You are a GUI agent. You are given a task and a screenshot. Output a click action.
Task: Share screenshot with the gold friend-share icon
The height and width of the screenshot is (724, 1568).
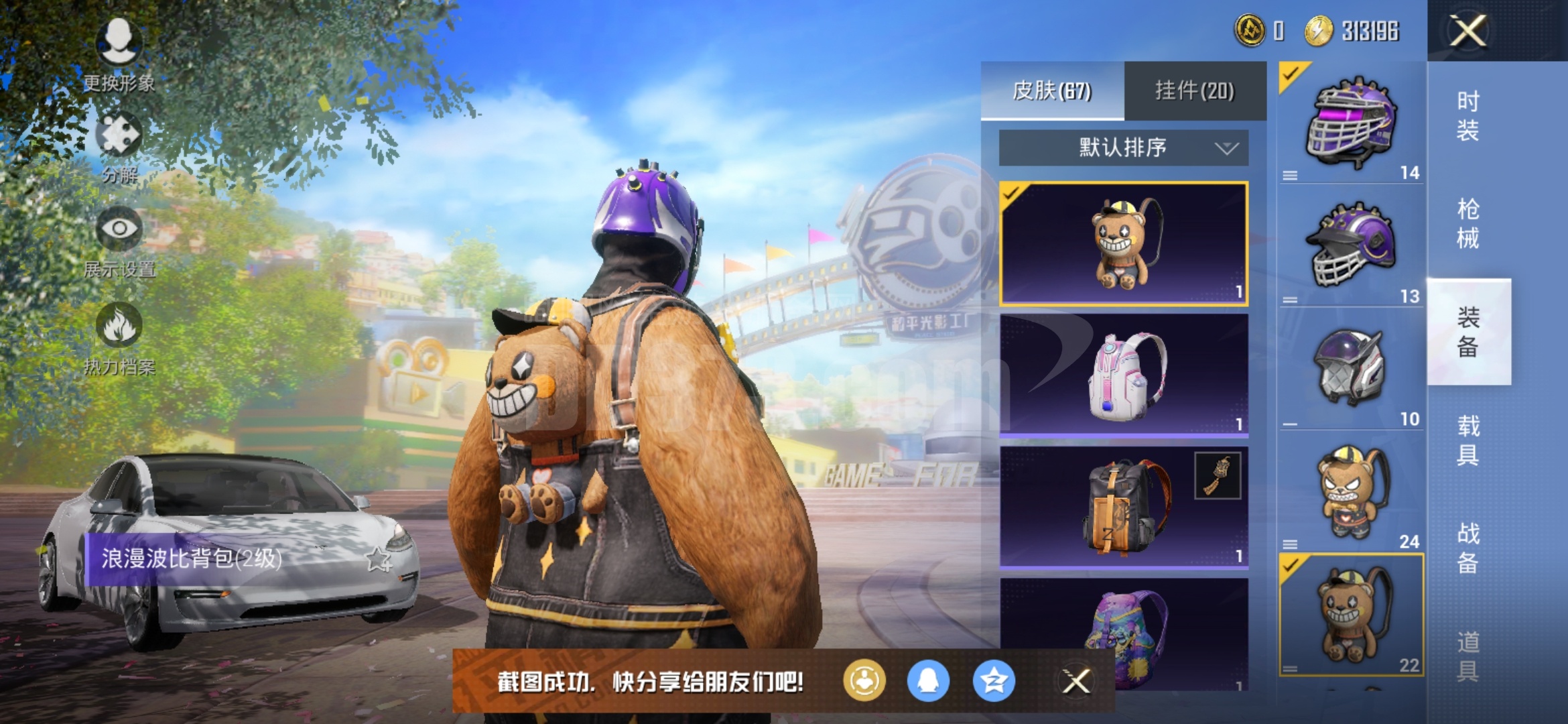[x=866, y=678]
